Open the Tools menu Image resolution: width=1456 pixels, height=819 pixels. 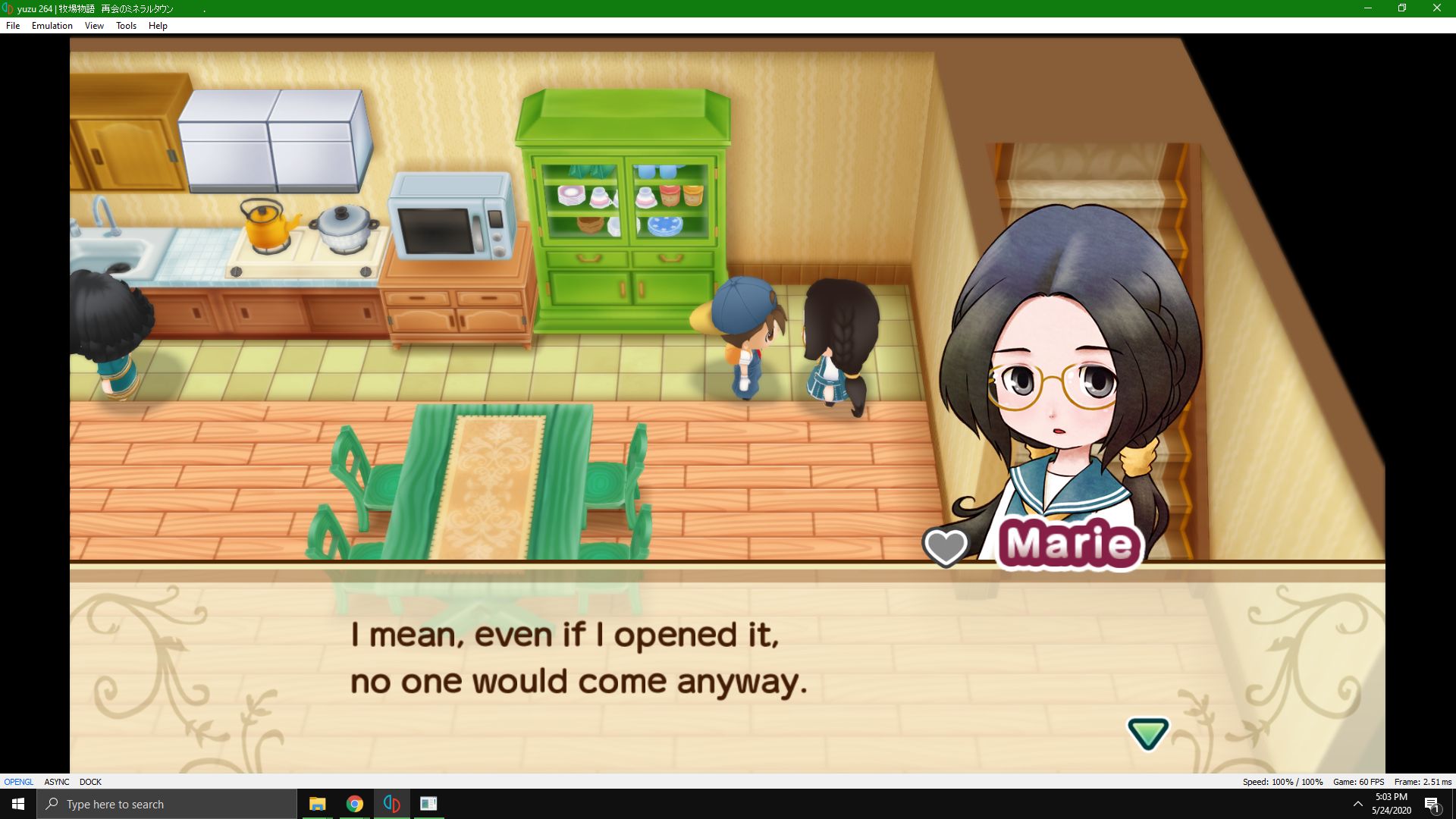coord(125,25)
